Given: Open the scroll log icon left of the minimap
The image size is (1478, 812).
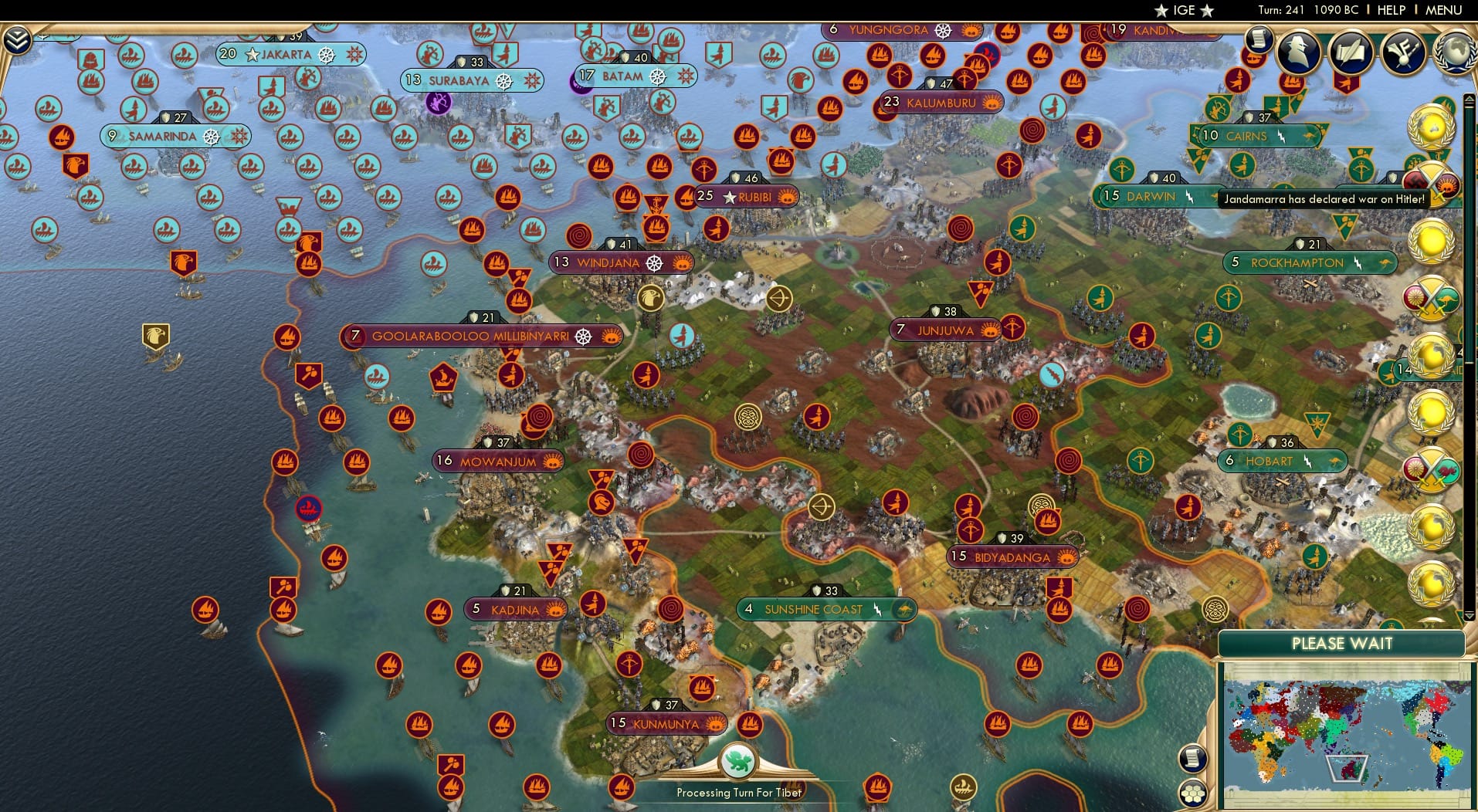Looking at the screenshot, I should (1192, 758).
